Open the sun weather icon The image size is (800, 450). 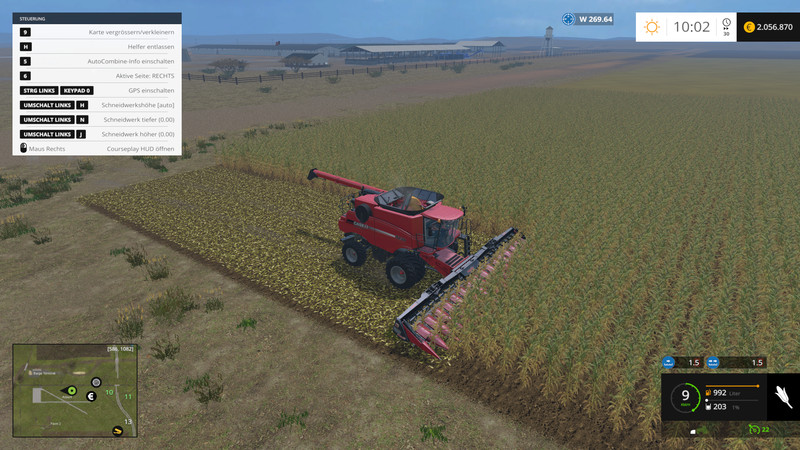tap(652, 27)
